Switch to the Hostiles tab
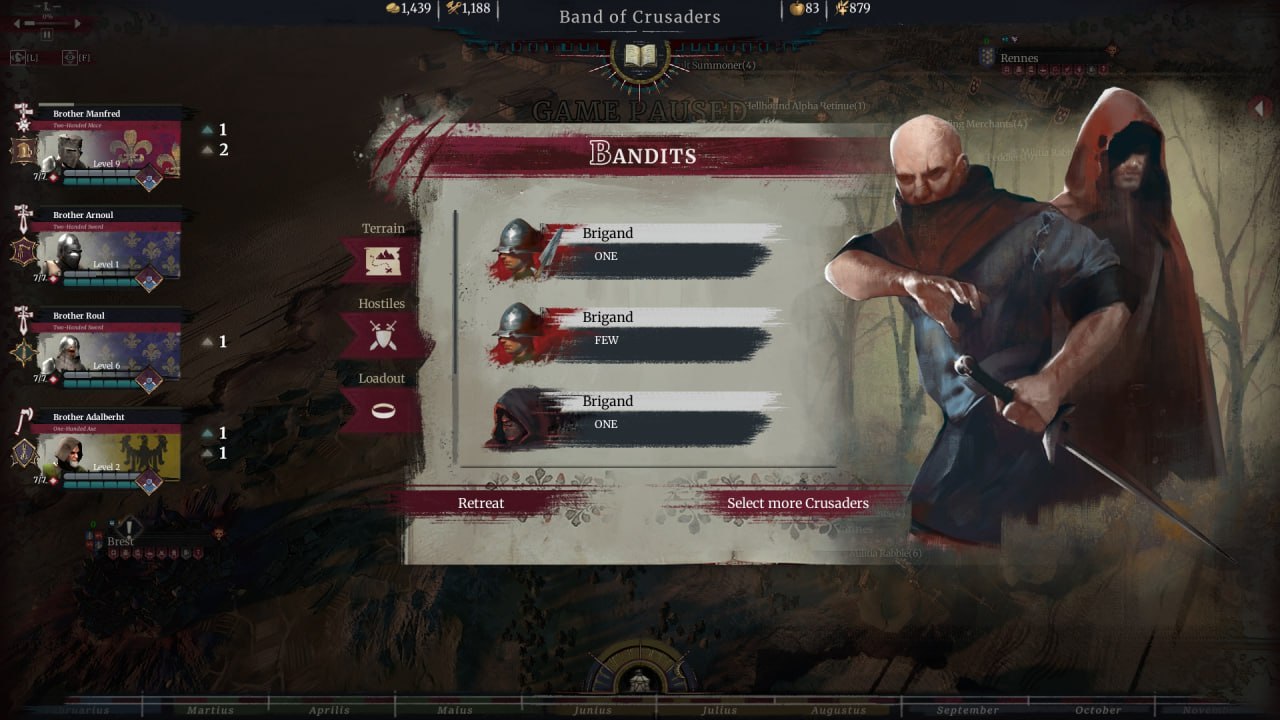The width and height of the screenshot is (1280, 720). tap(382, 334)
